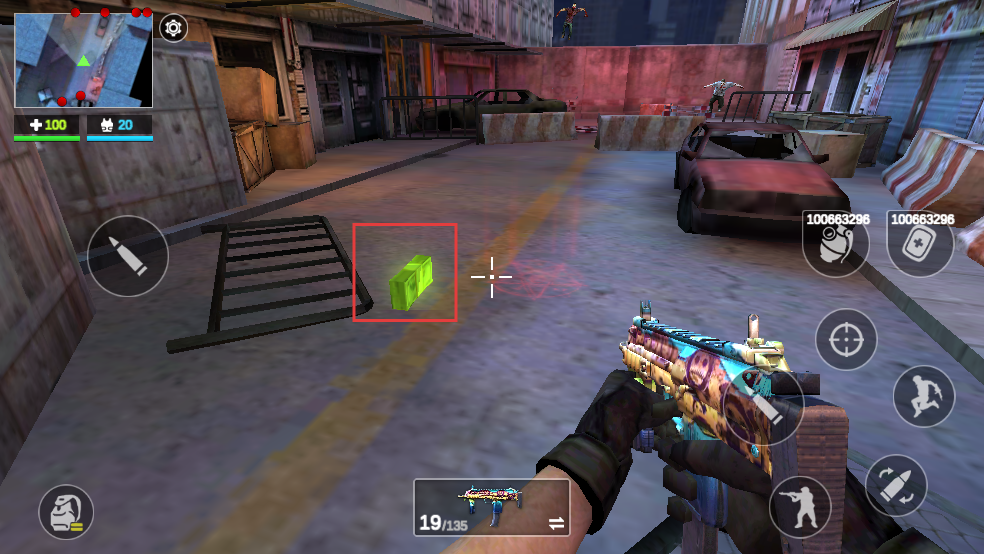Select the submachine gun weapon slot
984x554 pixels.
(491, 506)
